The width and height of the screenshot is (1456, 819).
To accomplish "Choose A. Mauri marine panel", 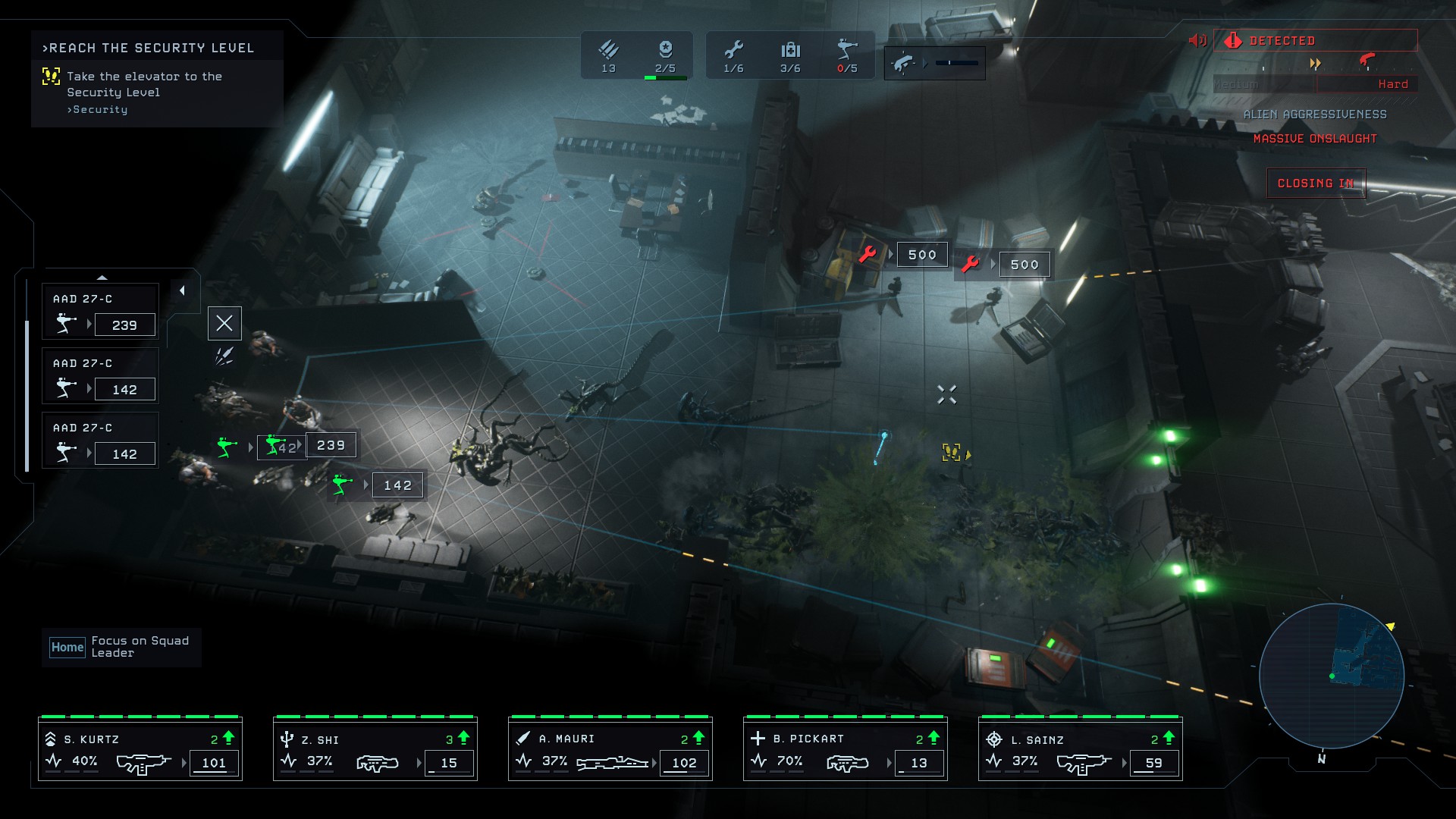I will pos(610,749).
